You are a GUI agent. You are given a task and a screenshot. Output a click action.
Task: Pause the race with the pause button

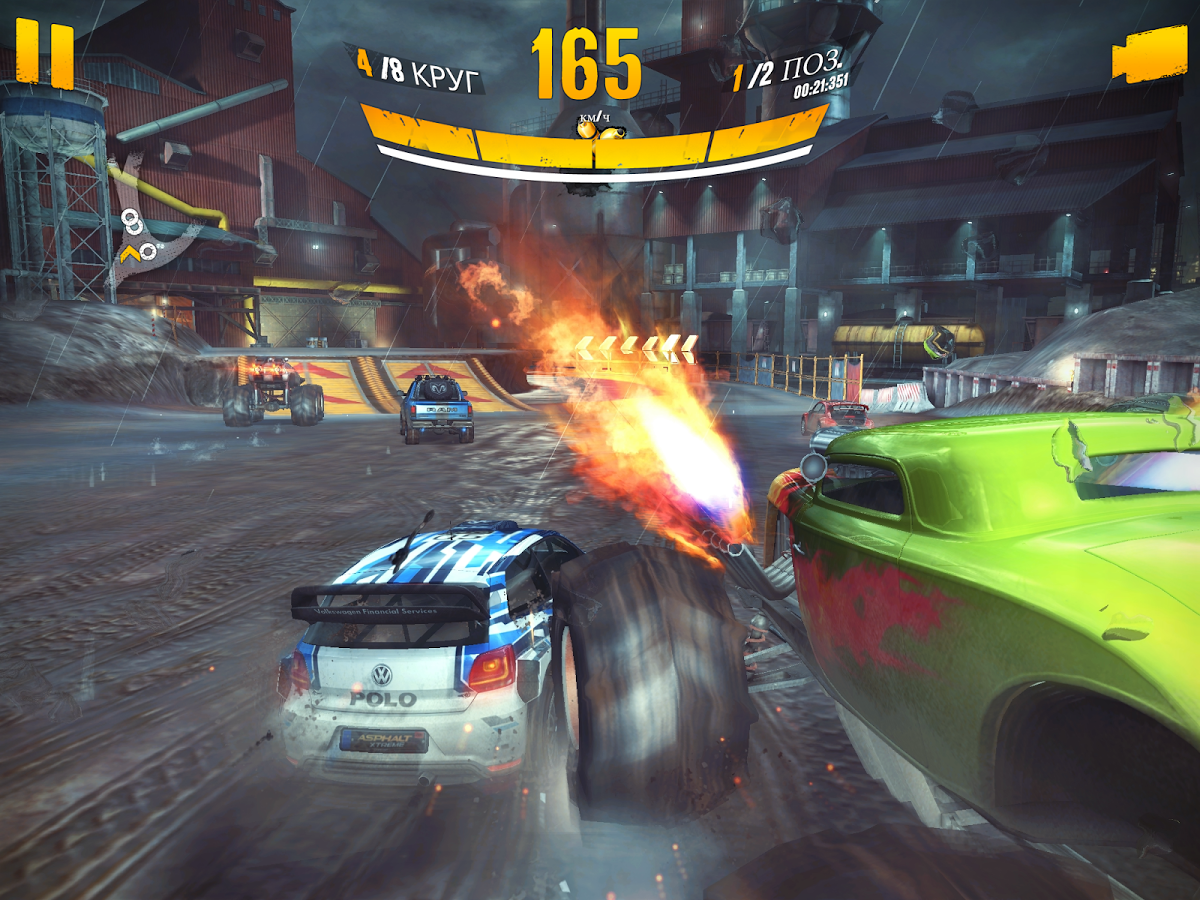coord(45,54)
